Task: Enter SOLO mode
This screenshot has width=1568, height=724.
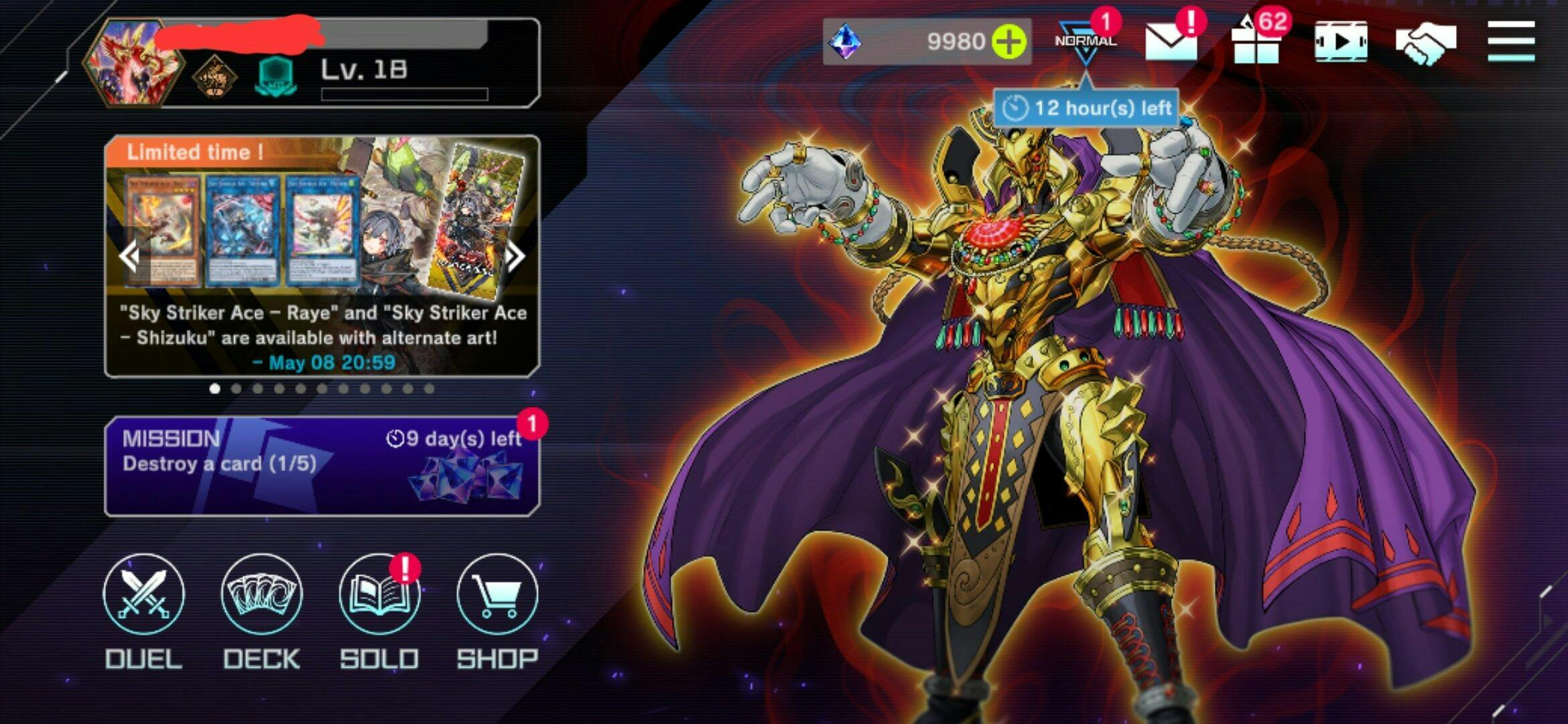Action: point(379,595)
